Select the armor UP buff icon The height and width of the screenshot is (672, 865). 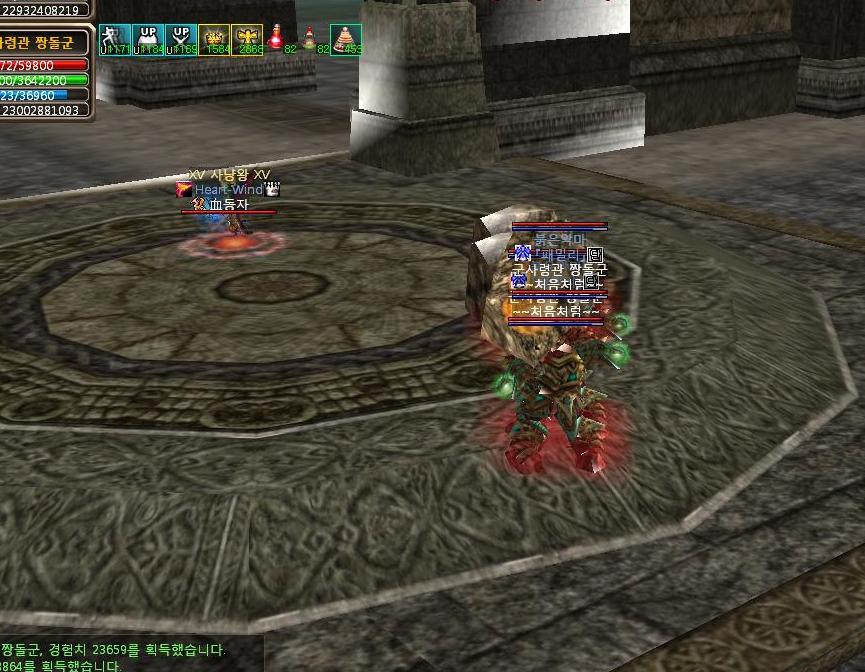point(147,39)
